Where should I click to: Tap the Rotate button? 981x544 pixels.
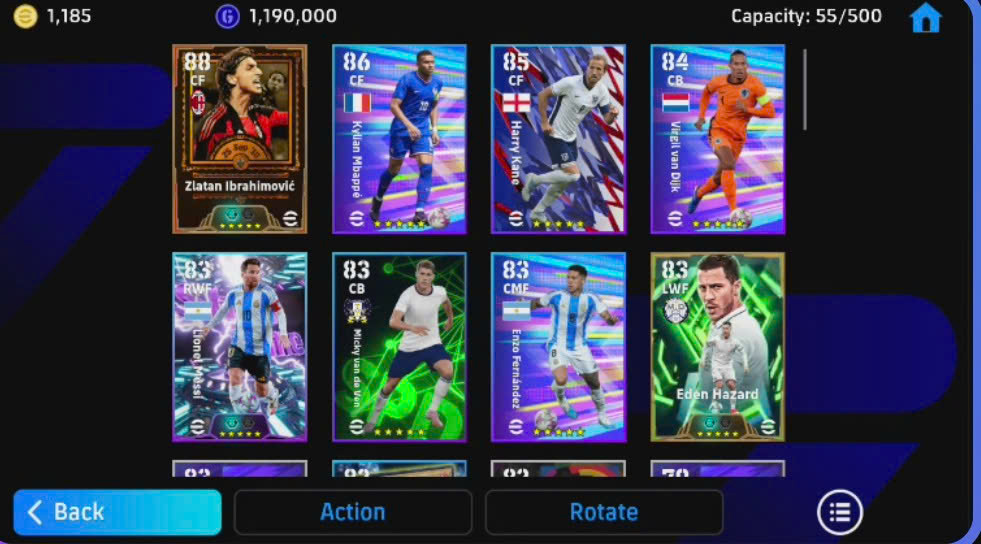[x=603, y=512]
